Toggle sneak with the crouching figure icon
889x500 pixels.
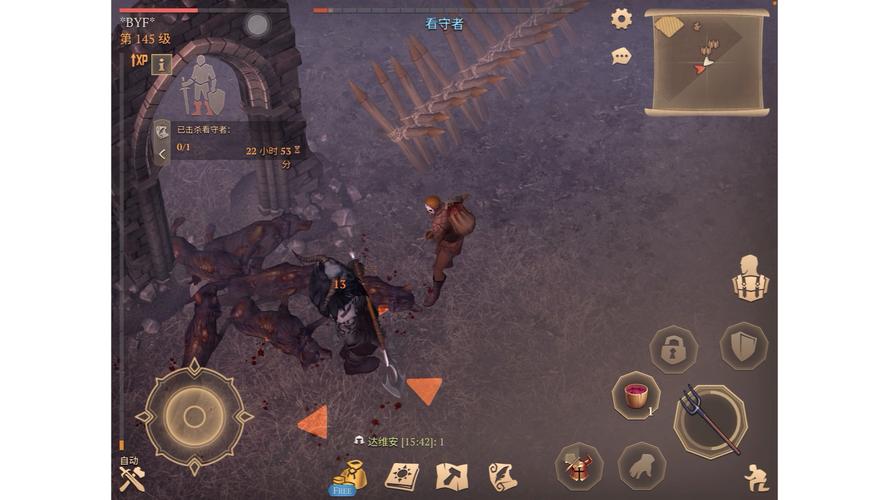coord(756,477)
